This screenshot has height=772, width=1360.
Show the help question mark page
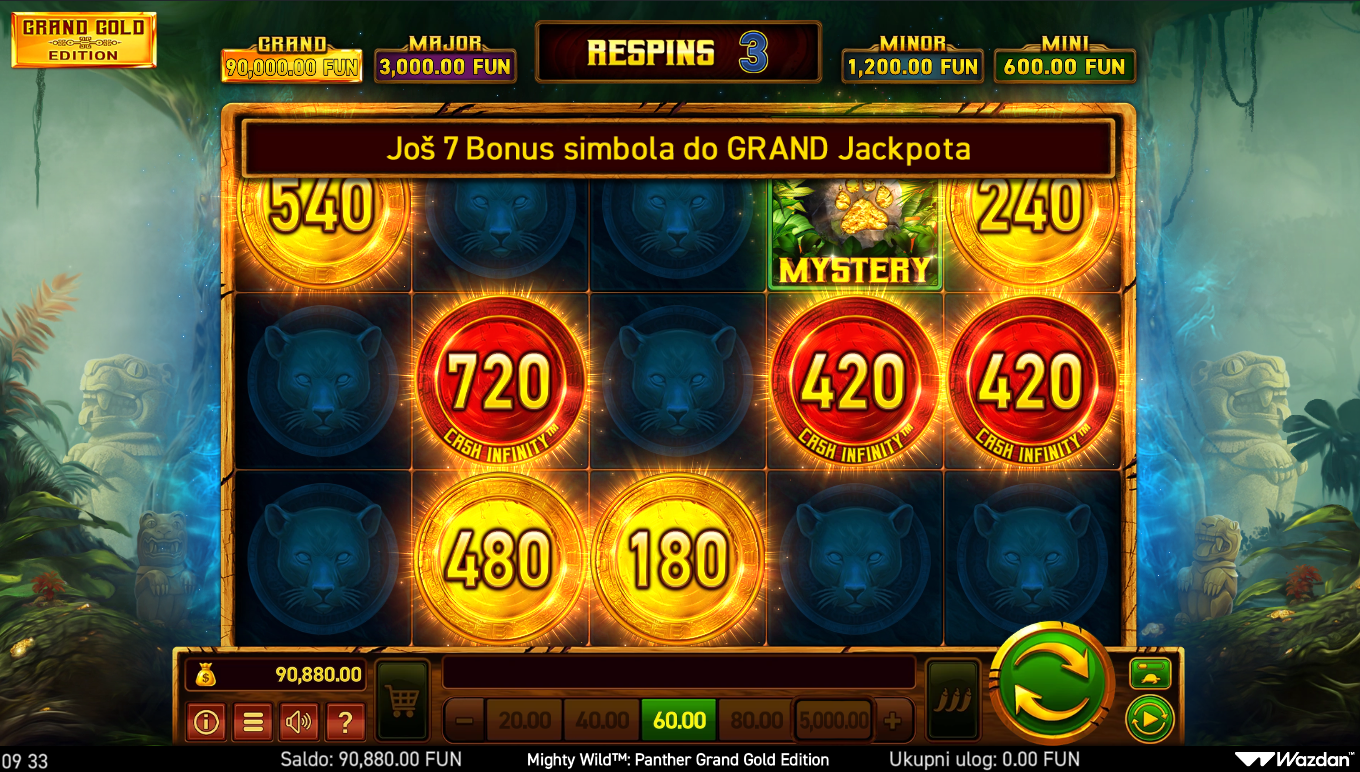click(345, 721)
